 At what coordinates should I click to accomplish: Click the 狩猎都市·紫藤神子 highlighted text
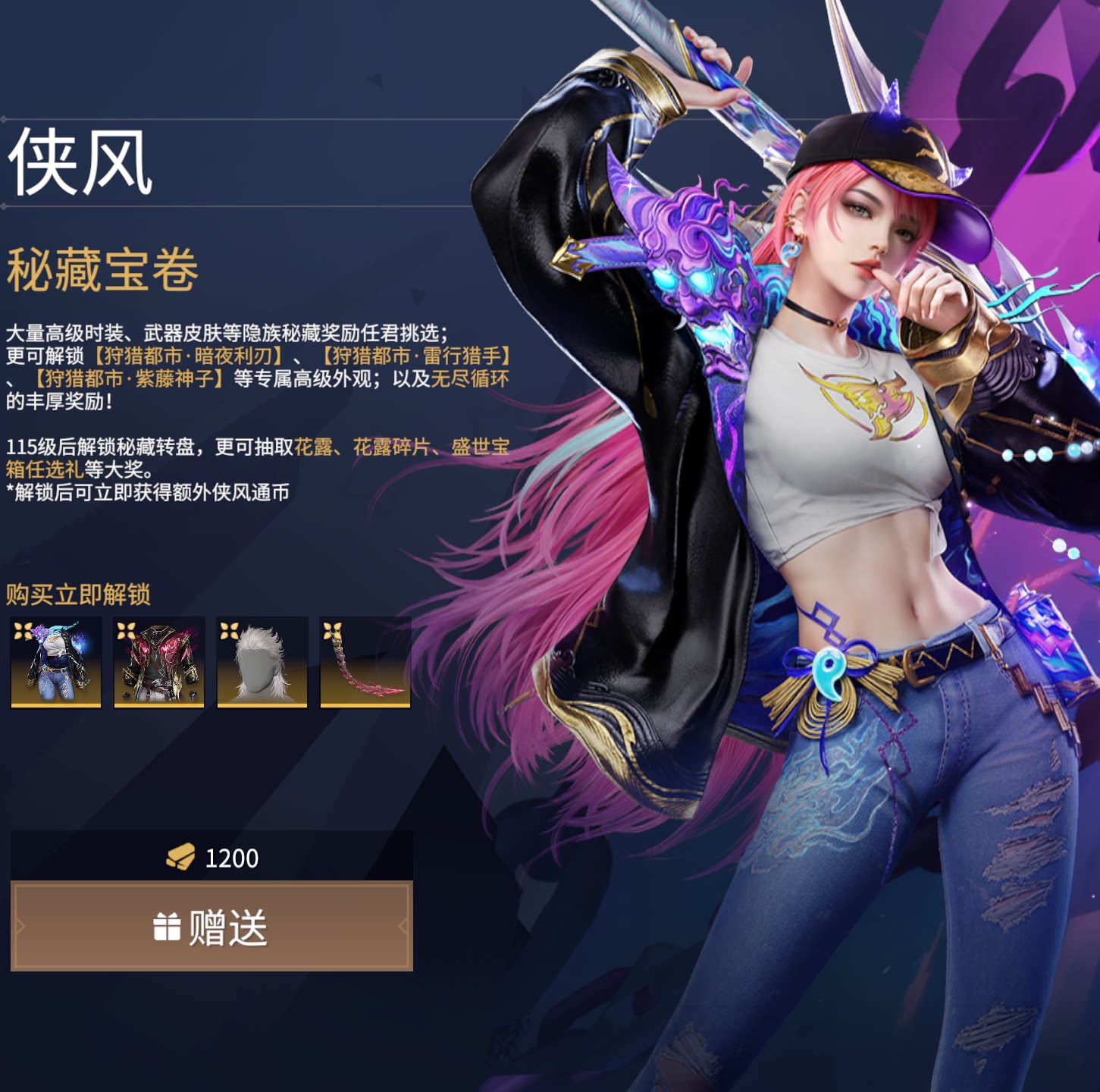[x=130, y=379]
